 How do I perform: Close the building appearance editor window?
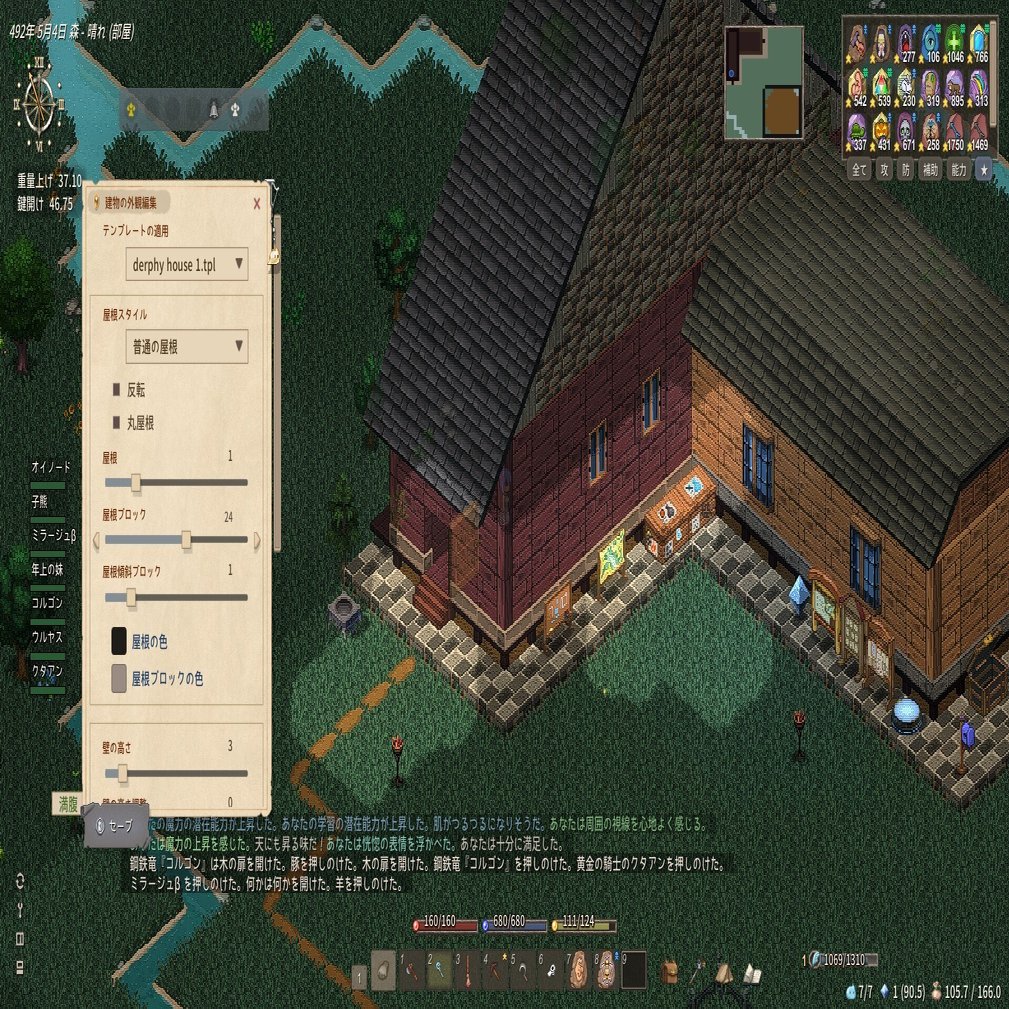pos(257,203)
